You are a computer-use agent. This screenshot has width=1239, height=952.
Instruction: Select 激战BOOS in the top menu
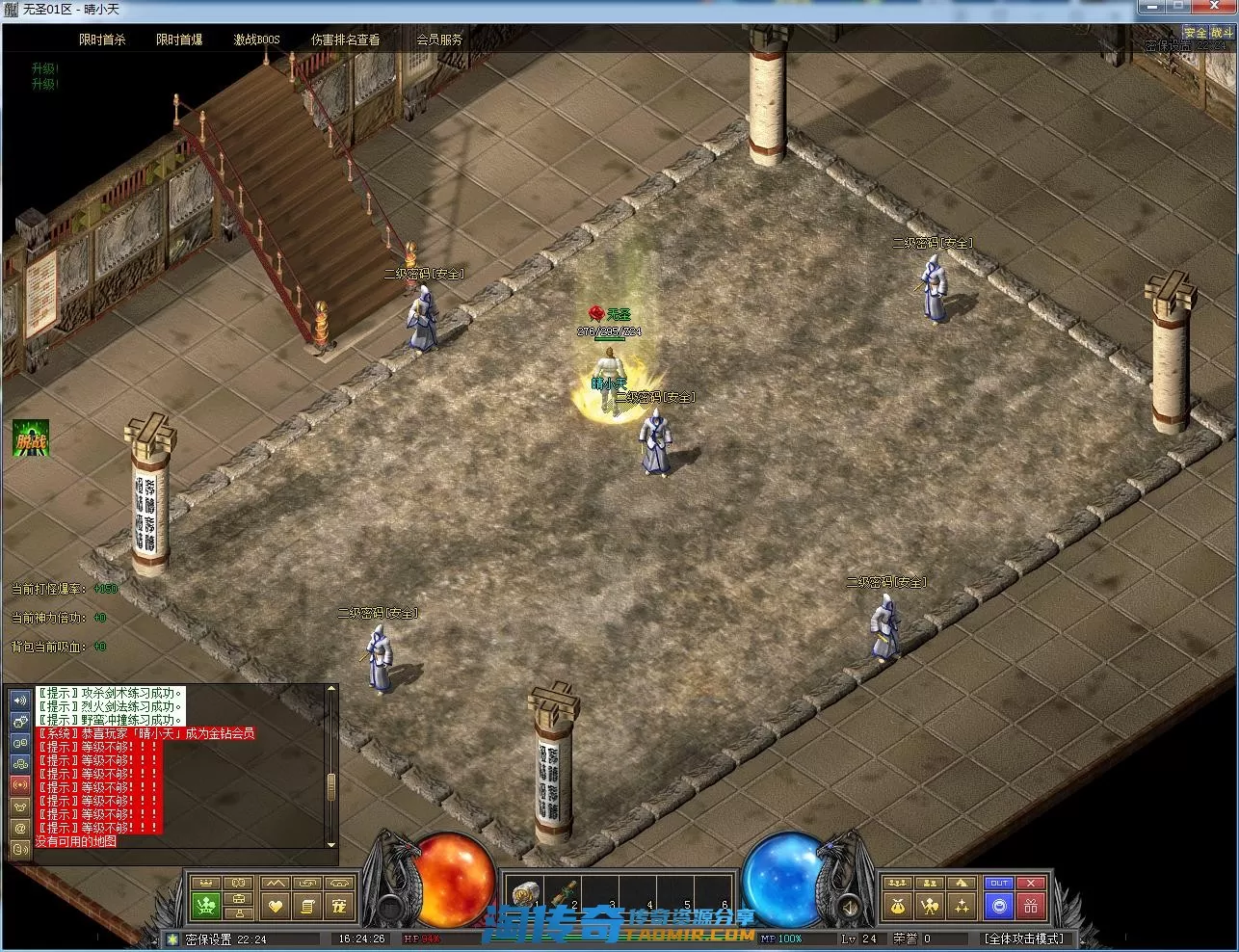[x=256, y=40]
